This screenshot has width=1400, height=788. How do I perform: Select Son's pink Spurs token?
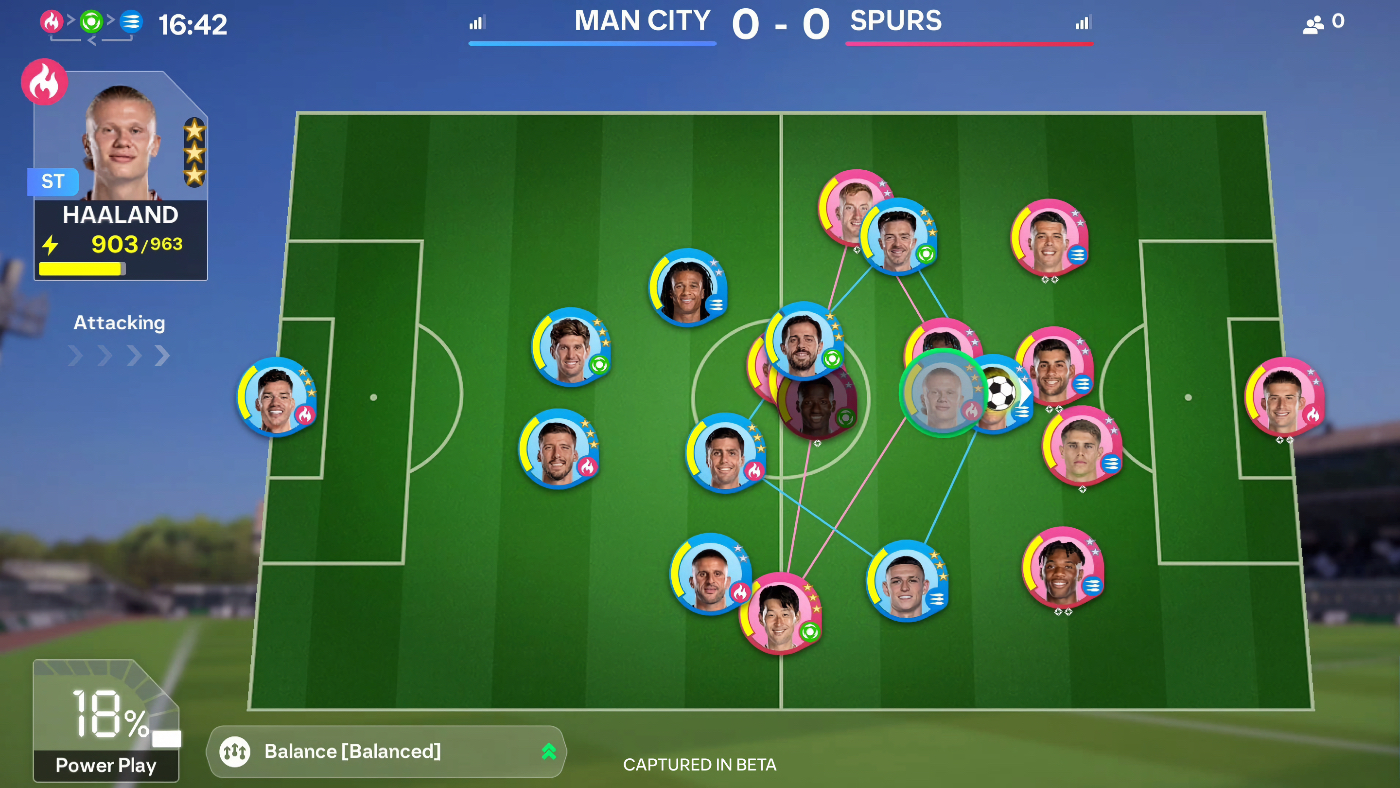(x=779, y=612)
